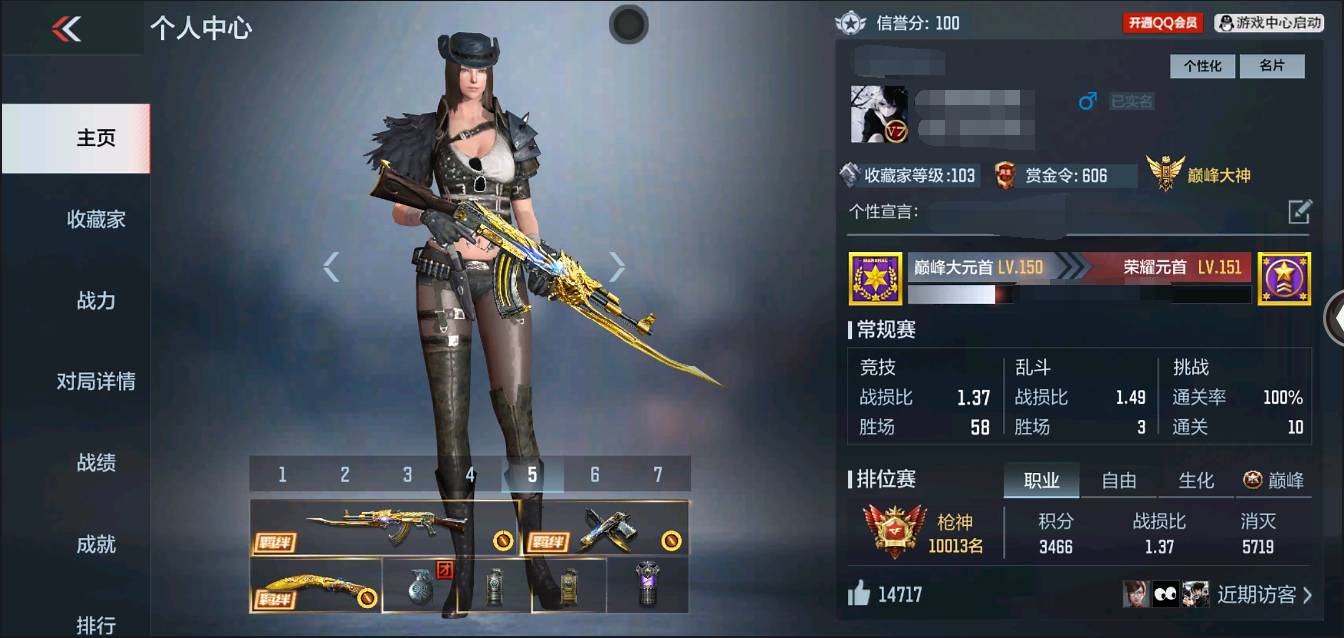
Task: Click the 开通QQ会员 membership button
Action: click(x=1162, y=22)
